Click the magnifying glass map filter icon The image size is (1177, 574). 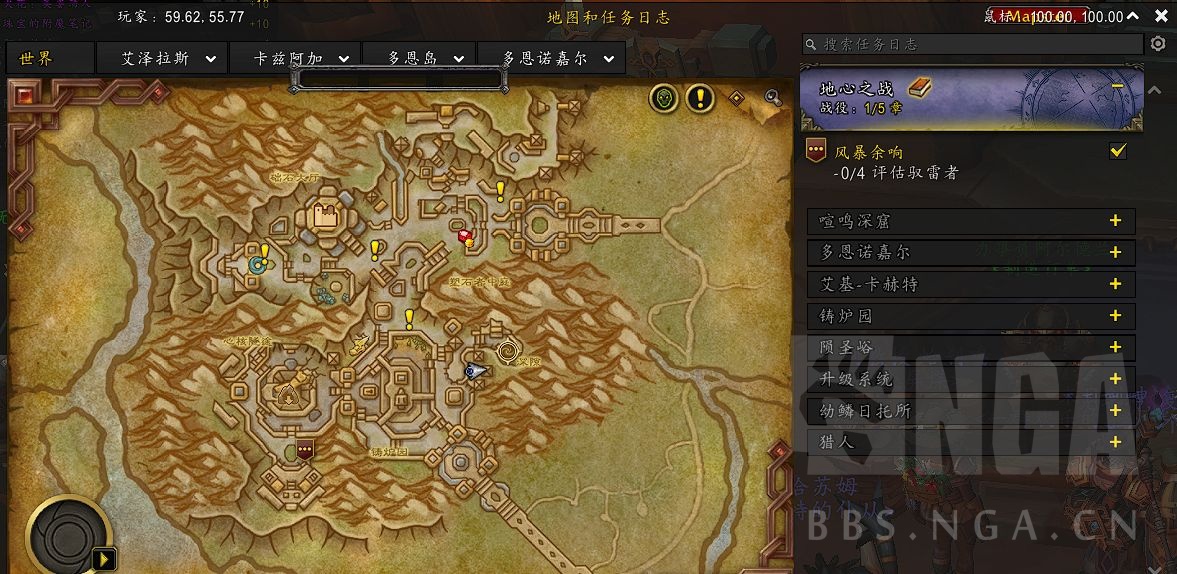(x=772, y=97)
